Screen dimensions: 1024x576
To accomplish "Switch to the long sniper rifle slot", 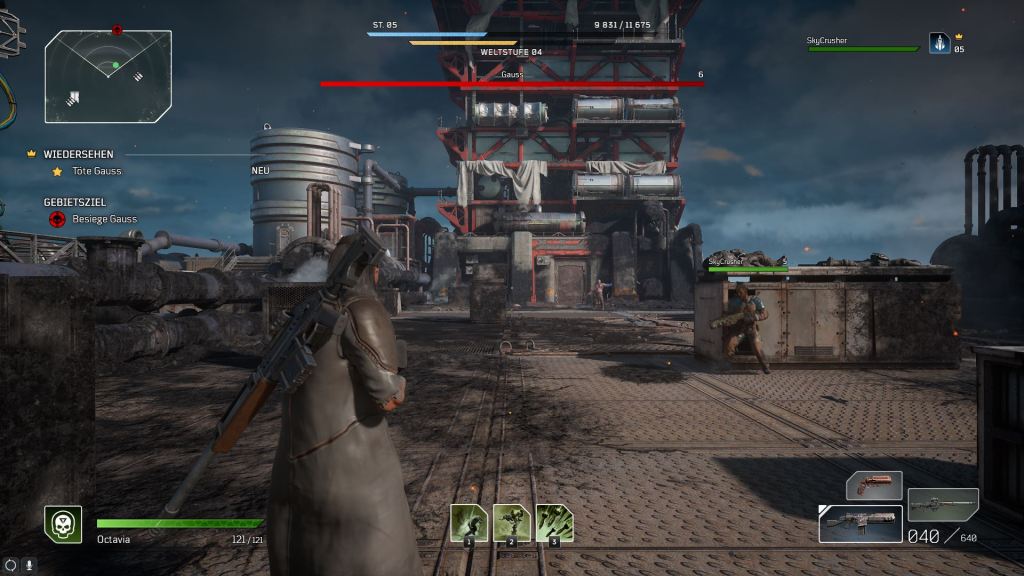I will tap(943, 504).
